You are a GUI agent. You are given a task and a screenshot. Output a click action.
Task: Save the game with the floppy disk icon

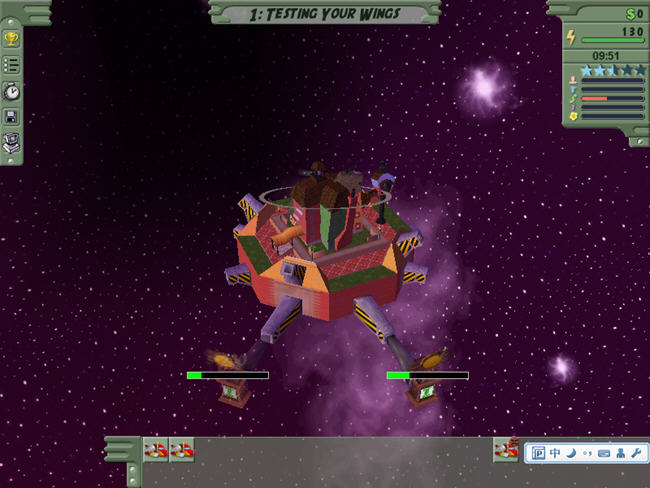pyautogui.click(x=13, y=116)
